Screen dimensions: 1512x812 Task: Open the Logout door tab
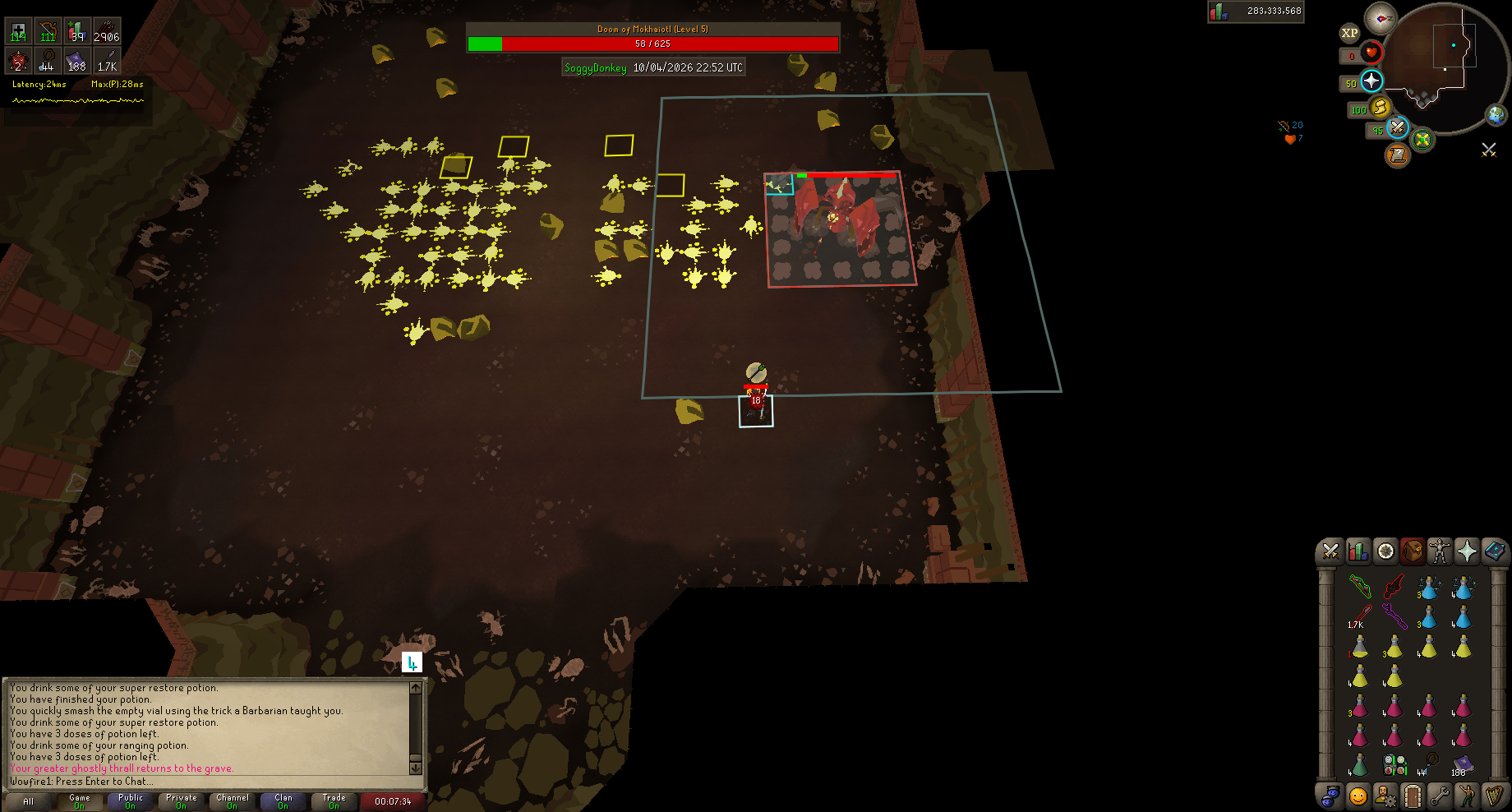click(x=1413, y=796)
